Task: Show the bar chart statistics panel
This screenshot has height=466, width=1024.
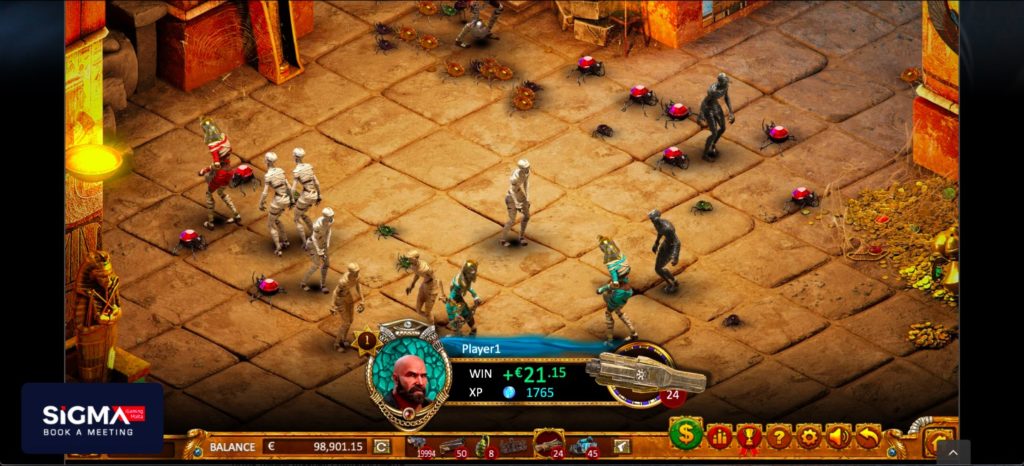Action: click(718, 436)
